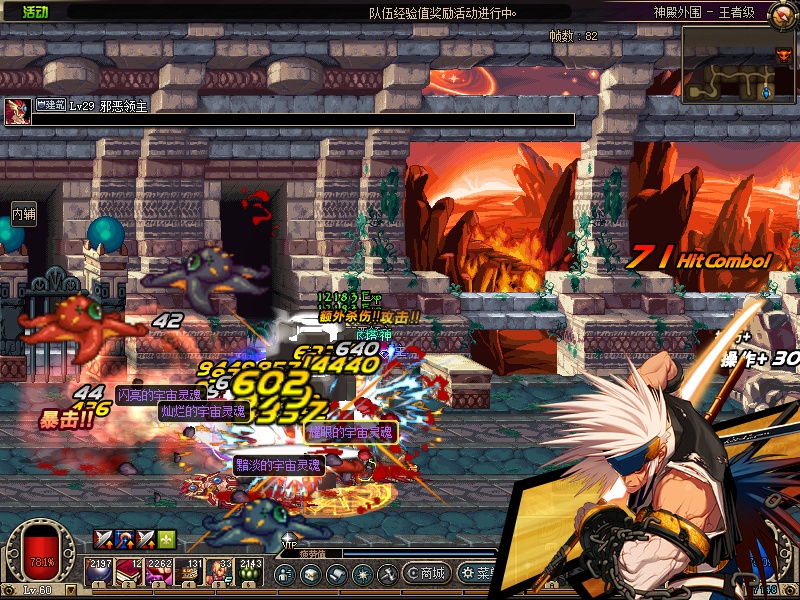This screenshot has height=600, width=800.
Task: Use the item in quick slot 5
Action: [x=220, y=571]
